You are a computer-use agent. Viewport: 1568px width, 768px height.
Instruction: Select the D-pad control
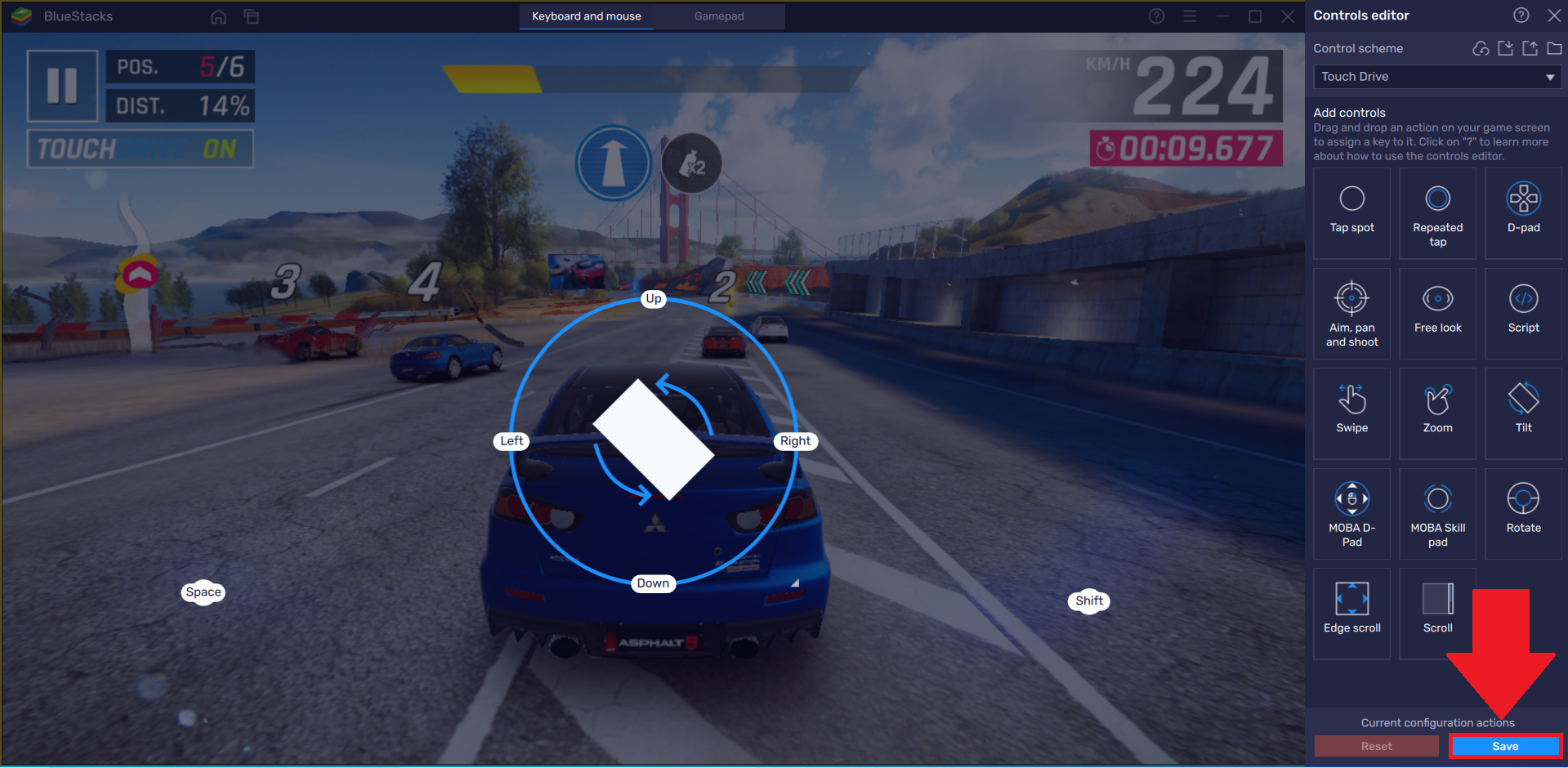point(1522,212)
